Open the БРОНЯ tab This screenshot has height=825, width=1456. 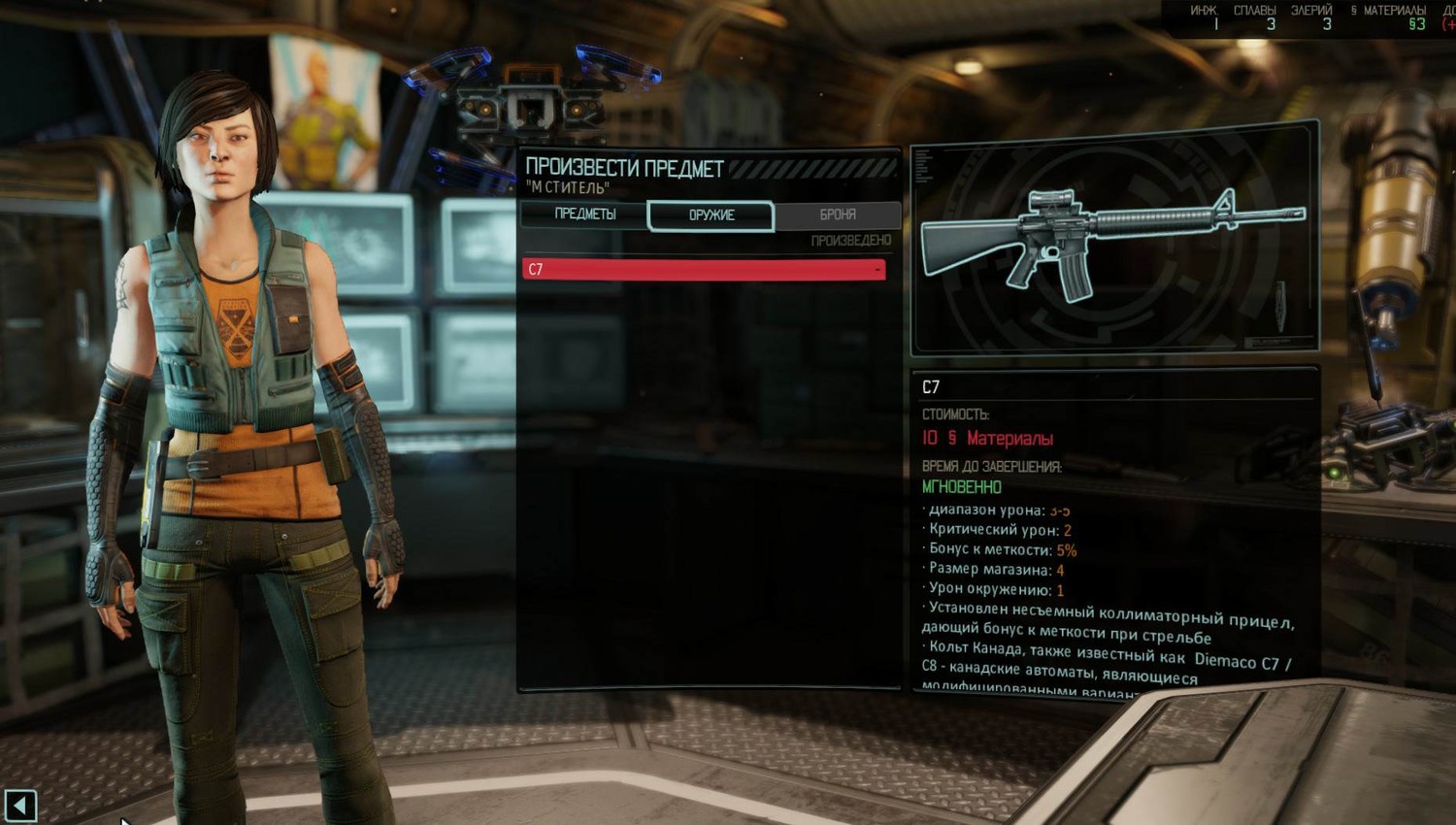[x=837, y=214]
